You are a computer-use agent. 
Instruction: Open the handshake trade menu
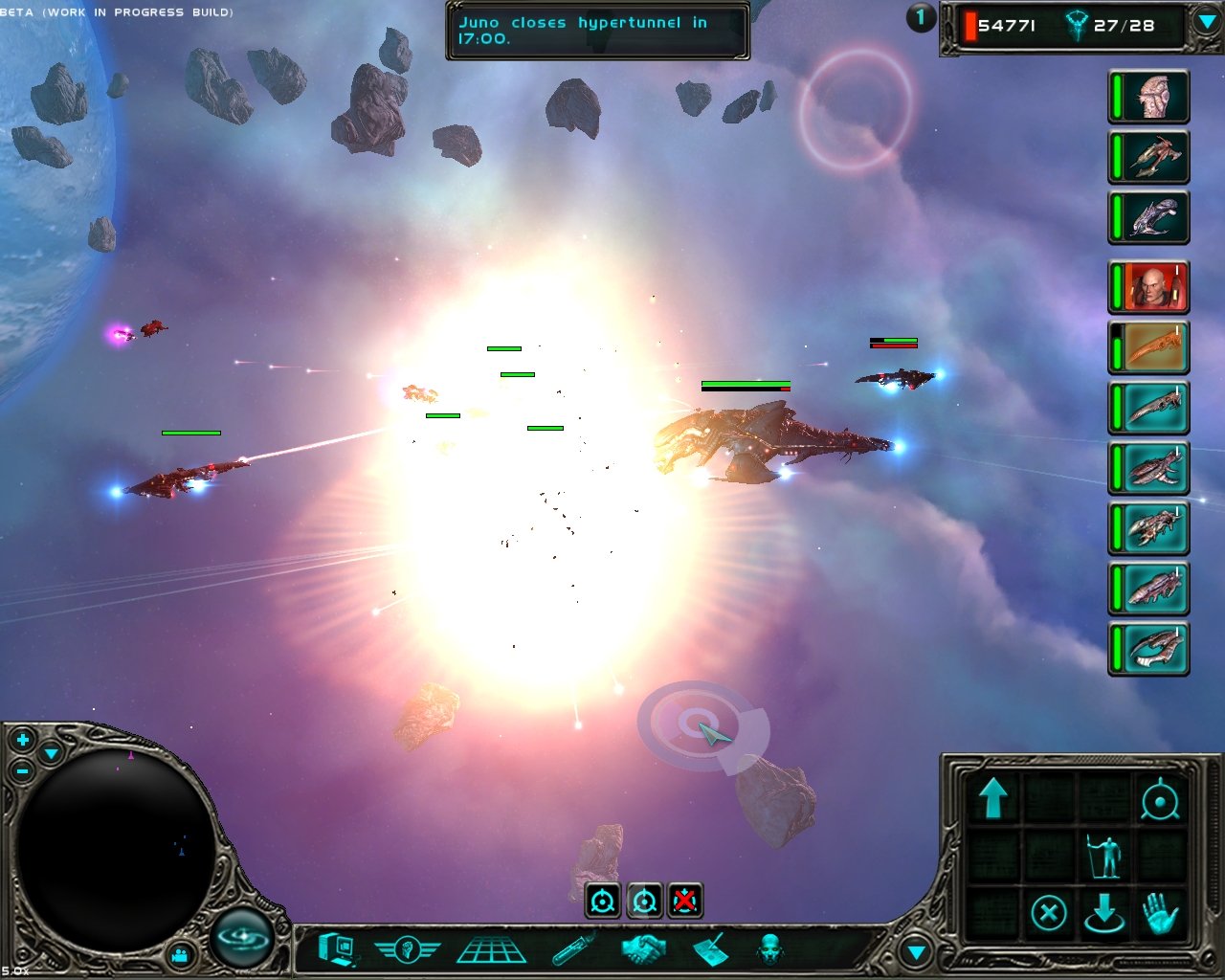[643, 949]
